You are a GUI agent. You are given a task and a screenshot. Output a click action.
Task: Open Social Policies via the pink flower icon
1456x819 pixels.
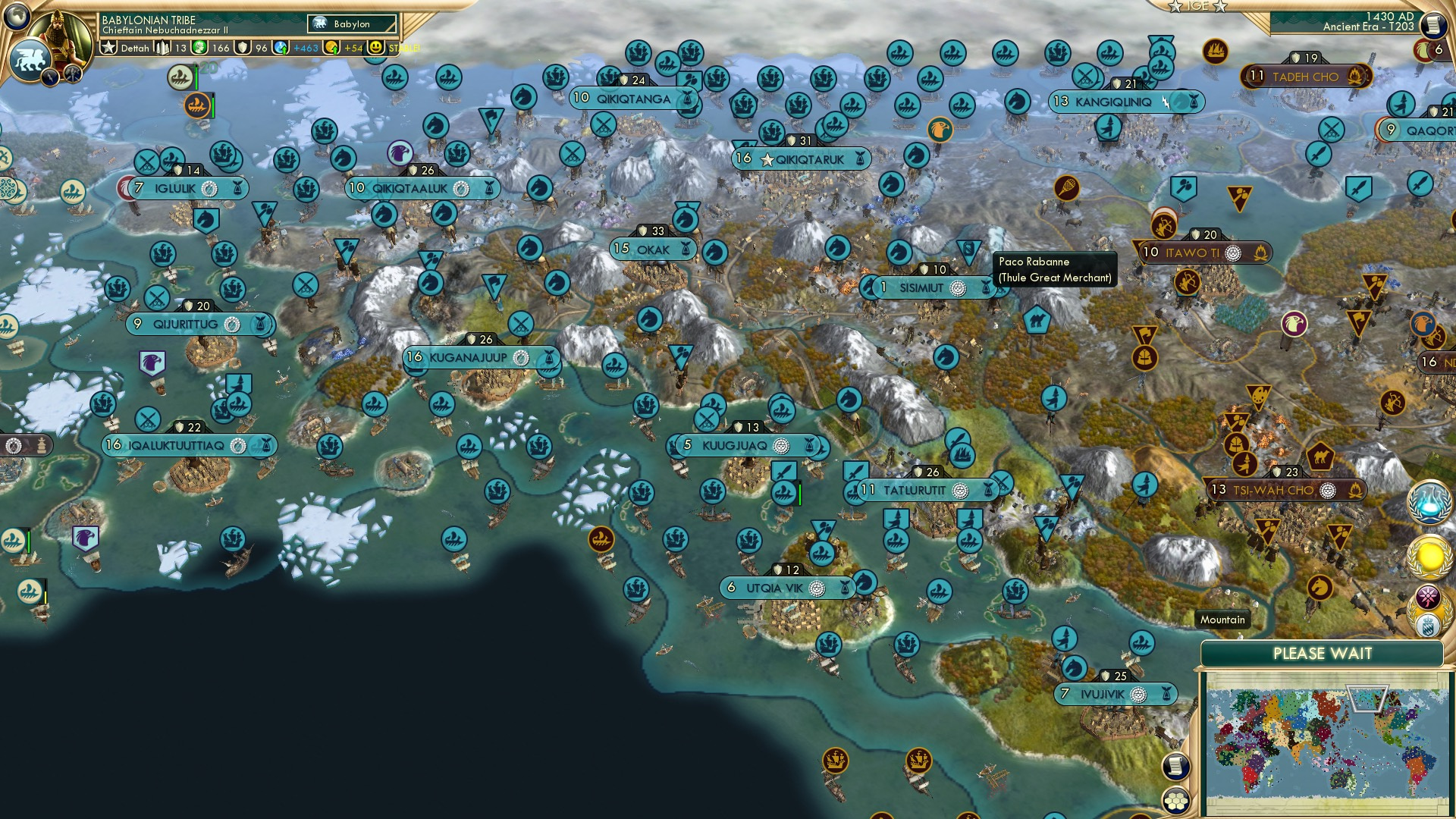(1428, 595)
